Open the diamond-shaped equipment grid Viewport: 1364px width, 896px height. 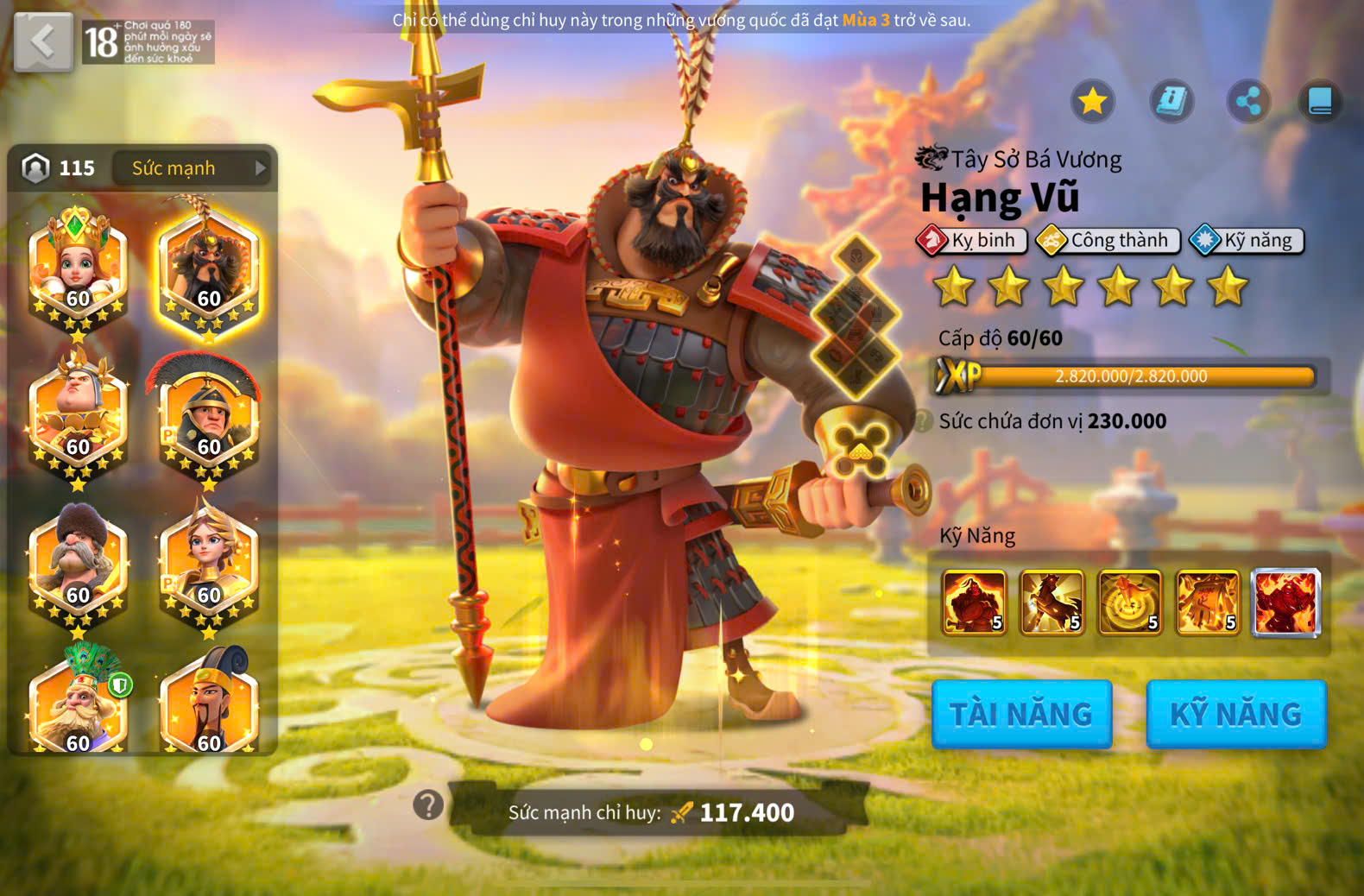(x=856, y=319)
